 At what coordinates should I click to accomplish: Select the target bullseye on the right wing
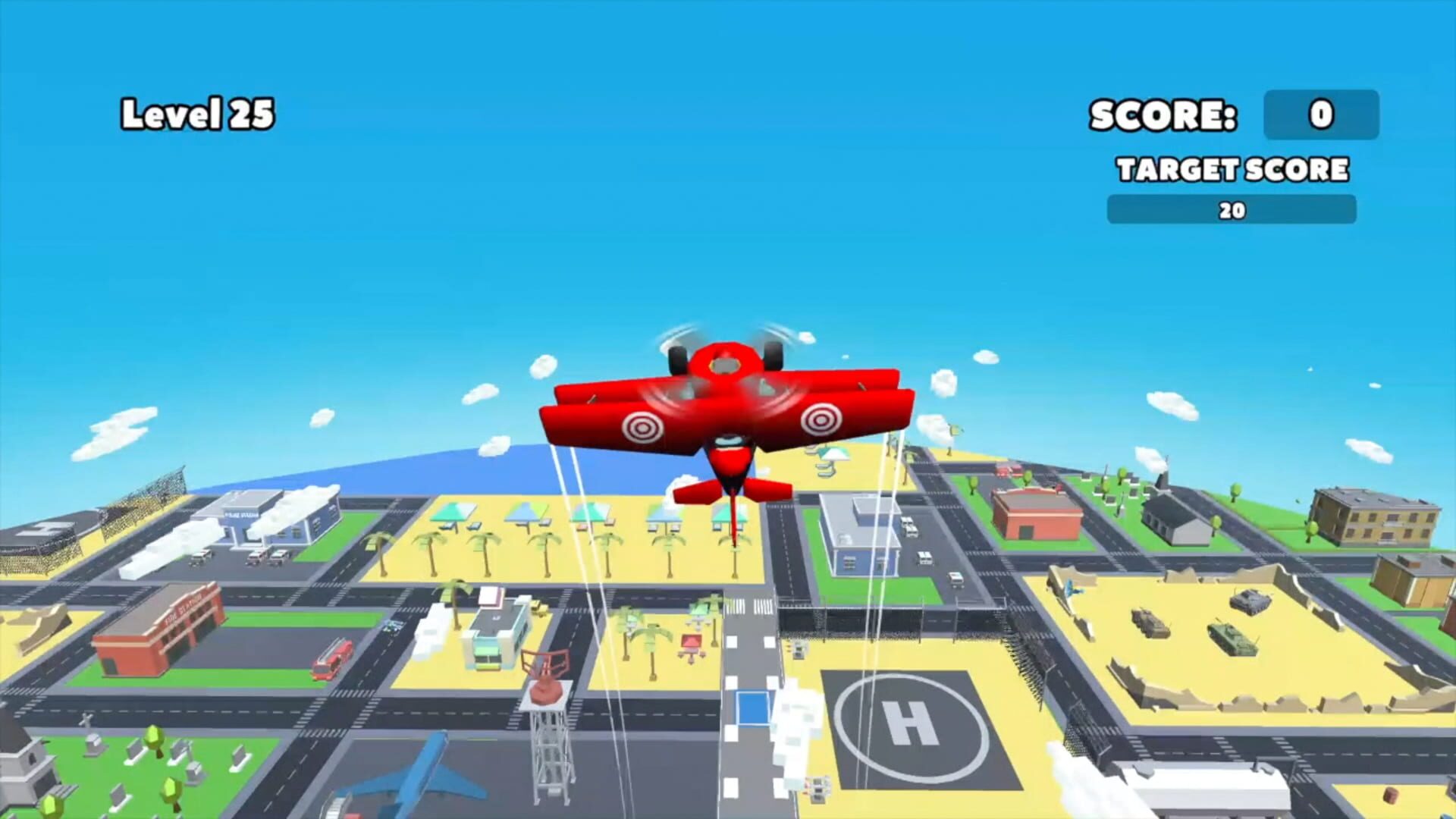[821, 419]
